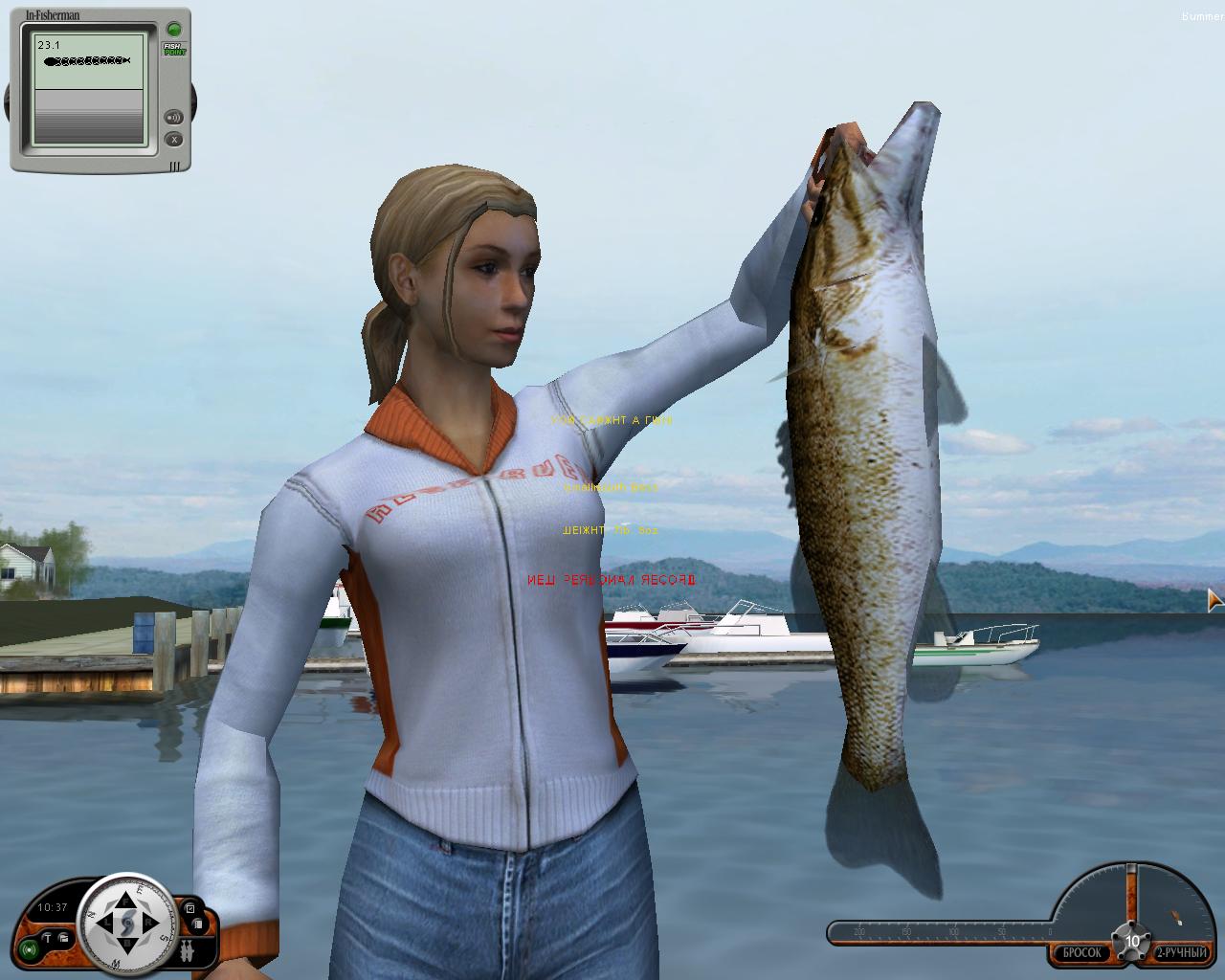Viewport: 1225px width, 980px height.
Task: Click the Бросок cast button
Action: 1080,953
